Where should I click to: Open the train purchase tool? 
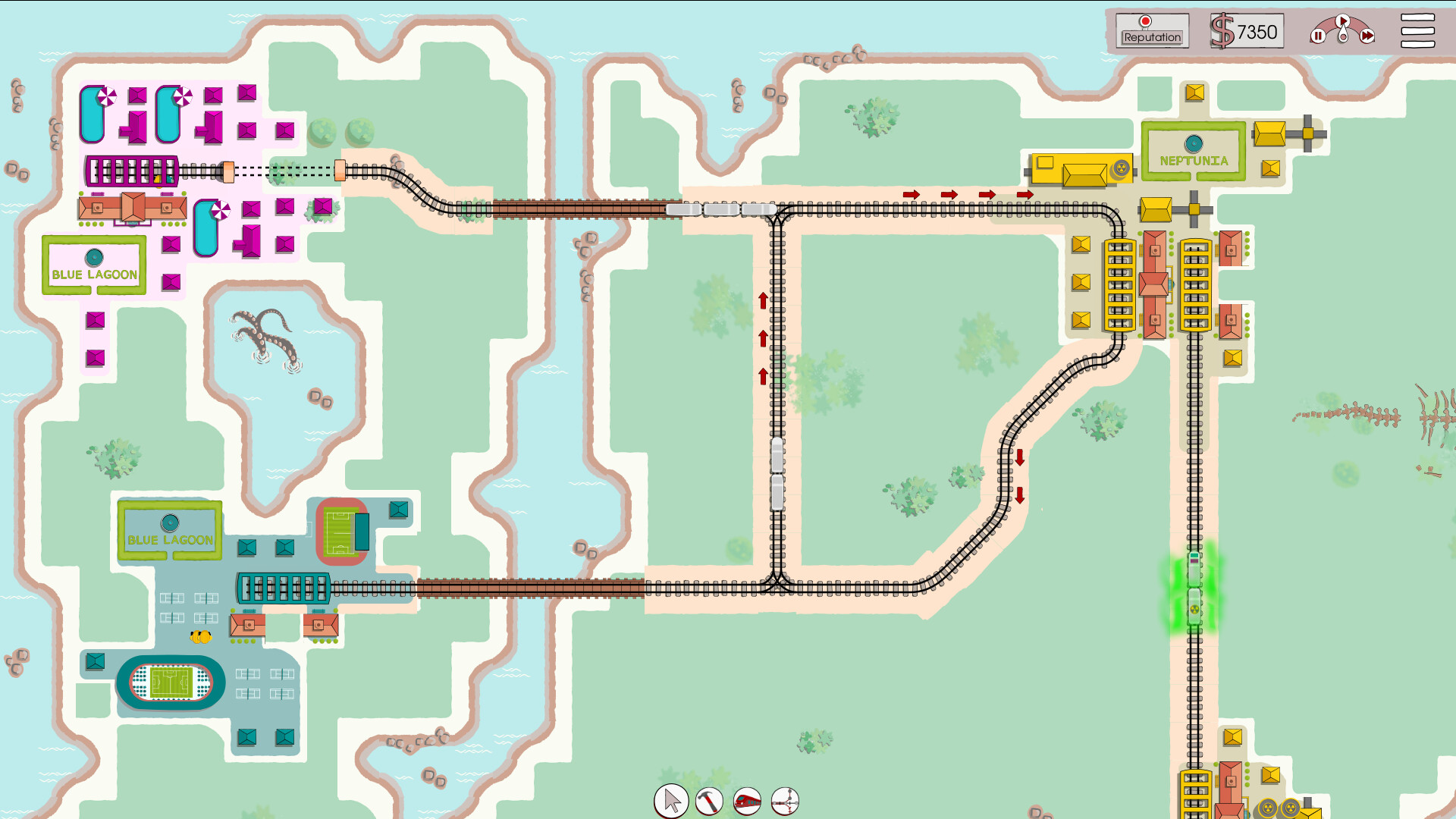(x=748, y=800)
